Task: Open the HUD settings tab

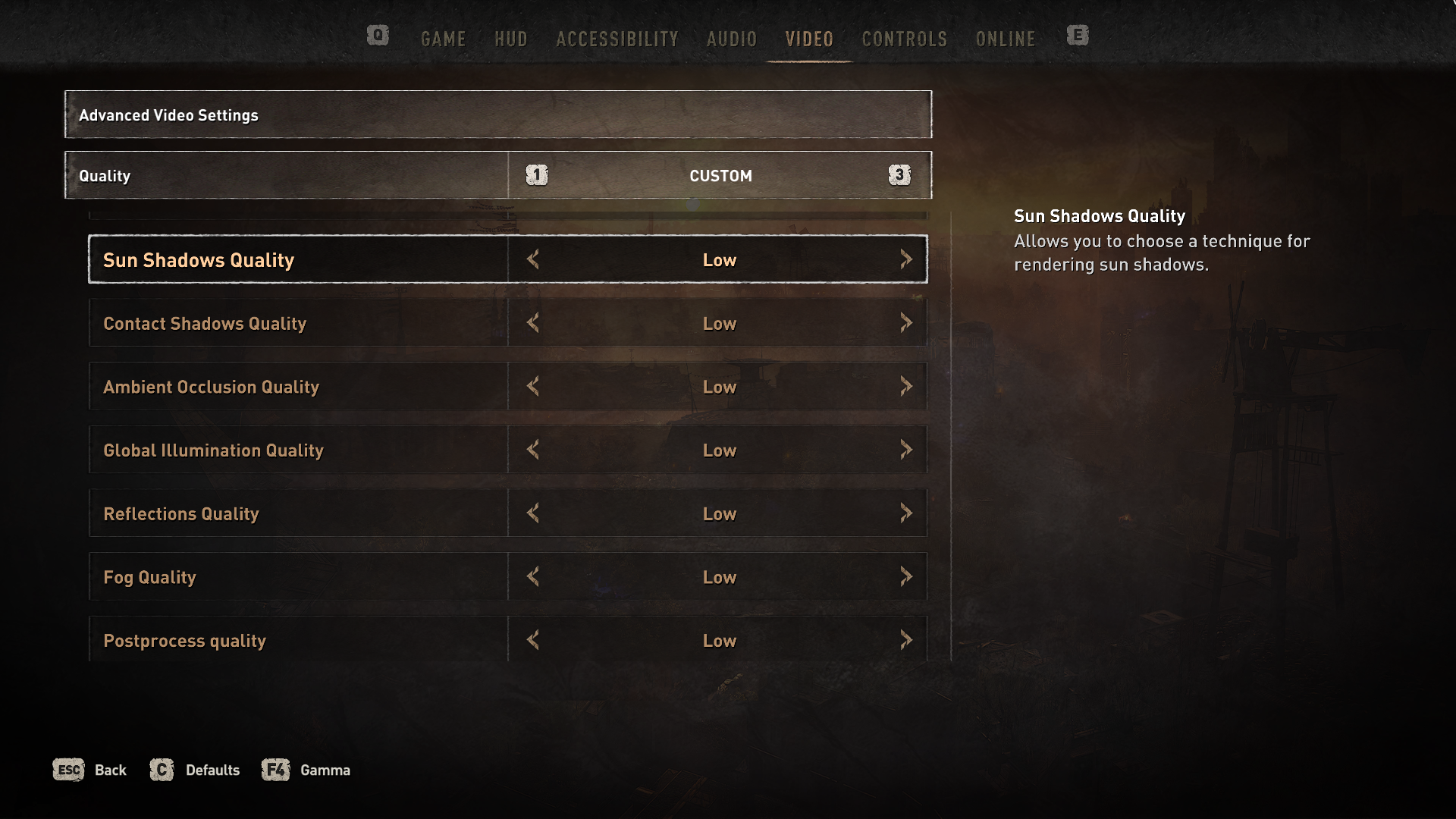Action: (x=510, y=39)
